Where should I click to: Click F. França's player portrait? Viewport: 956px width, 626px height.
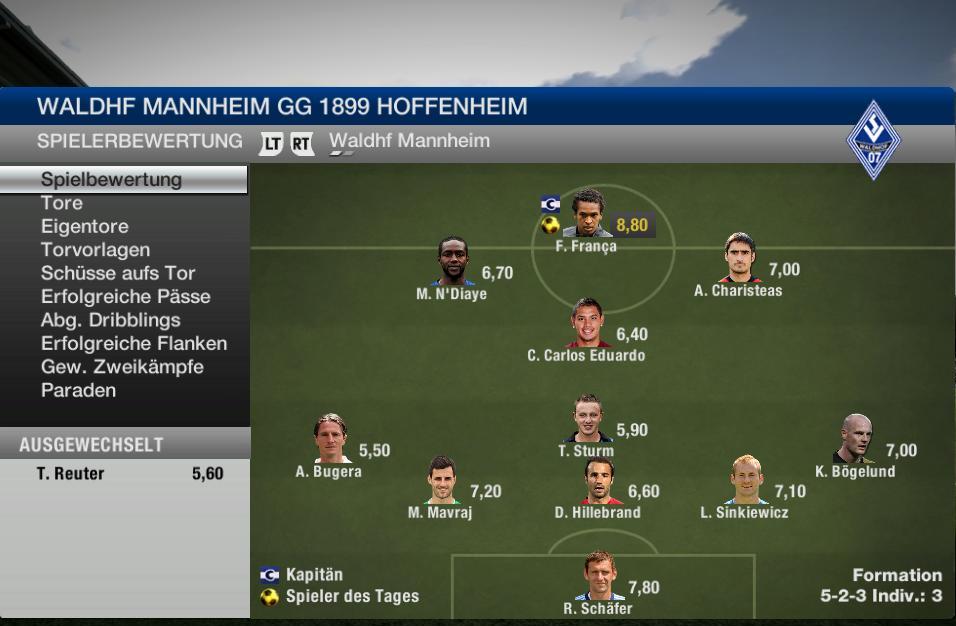588,215
